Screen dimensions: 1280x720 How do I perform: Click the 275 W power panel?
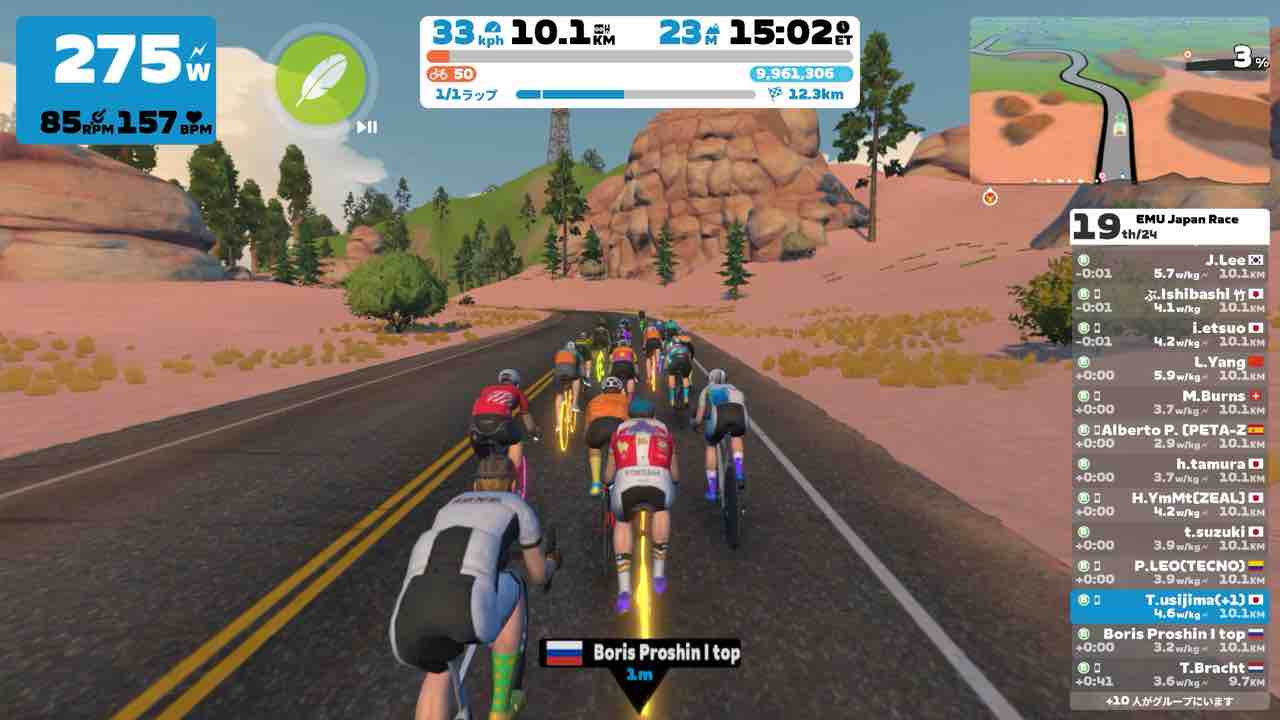(116, 80)
